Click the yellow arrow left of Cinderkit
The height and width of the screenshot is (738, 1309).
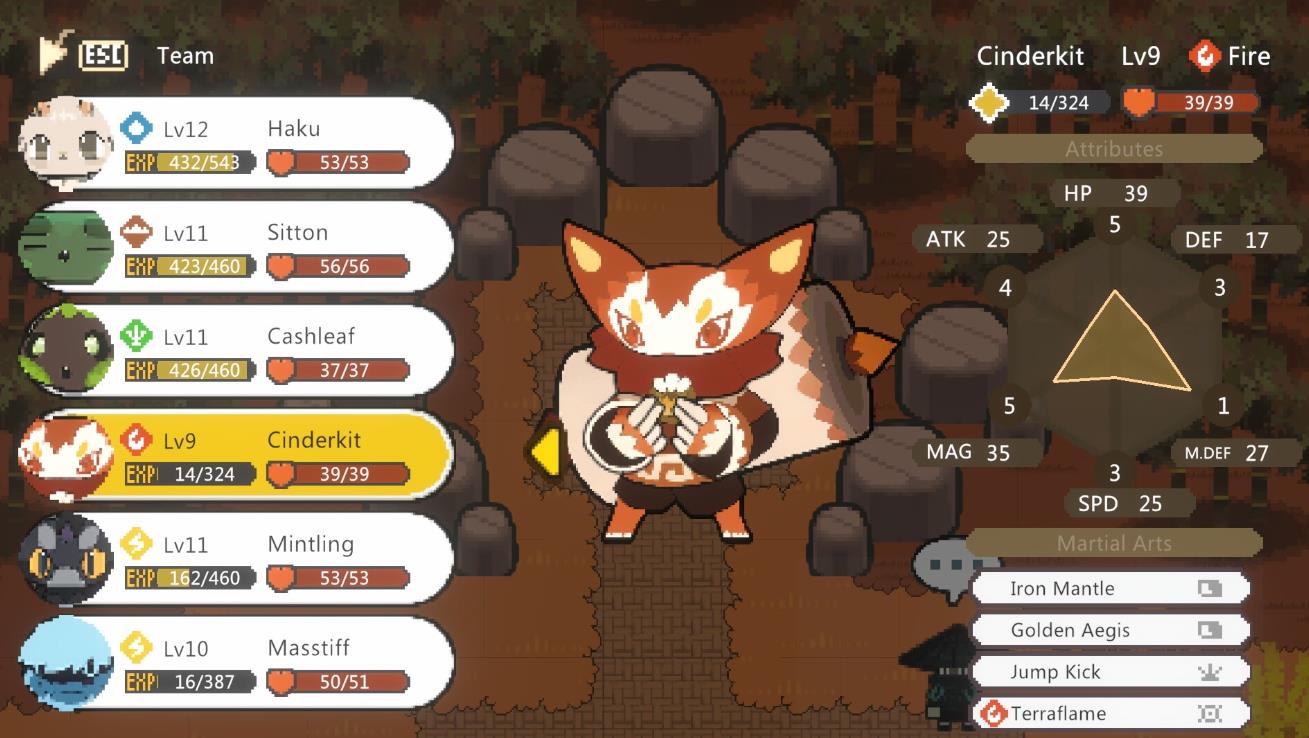coord(543,452)
